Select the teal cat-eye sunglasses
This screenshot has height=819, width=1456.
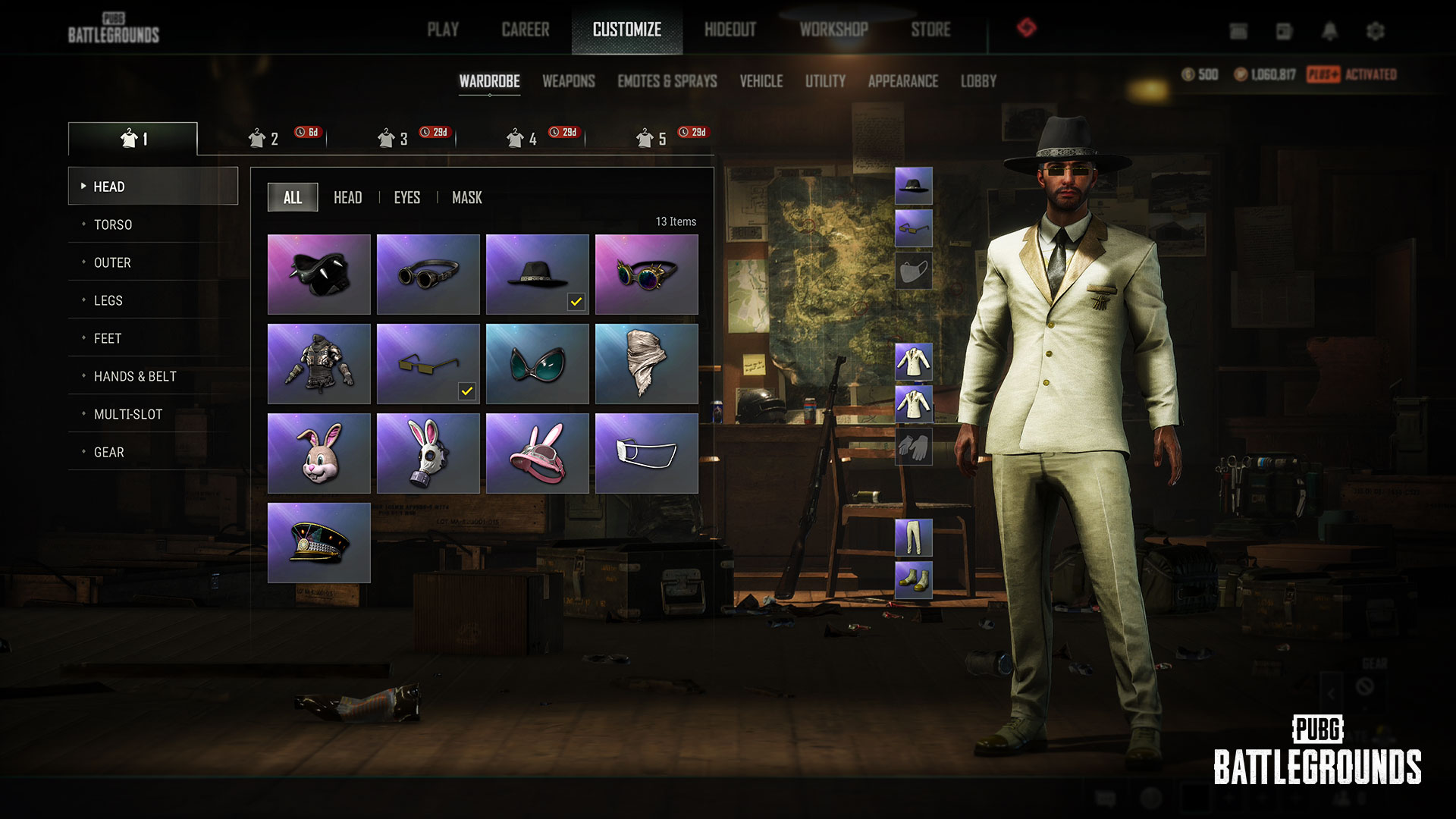(x=537, y=363)
